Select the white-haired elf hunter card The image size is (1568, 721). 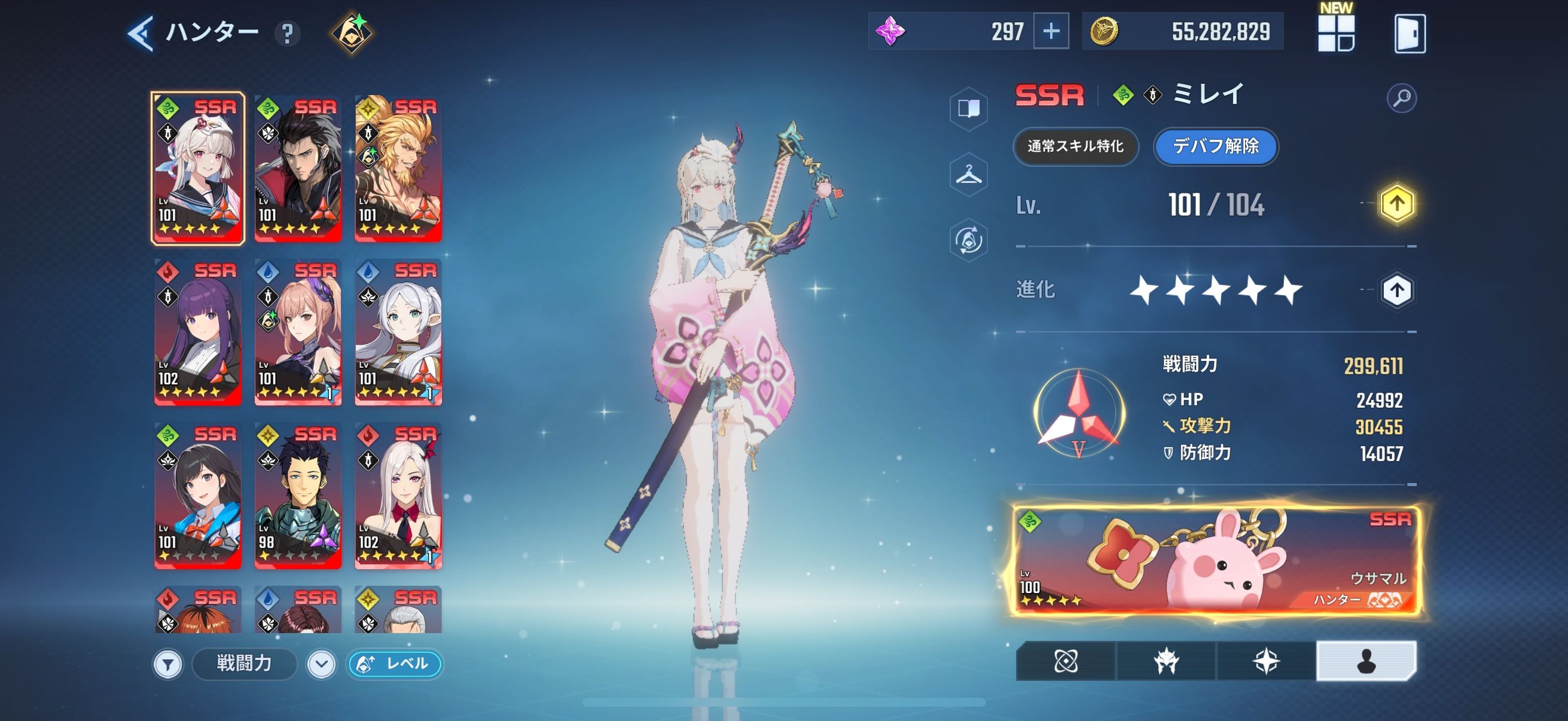(398, 332)
